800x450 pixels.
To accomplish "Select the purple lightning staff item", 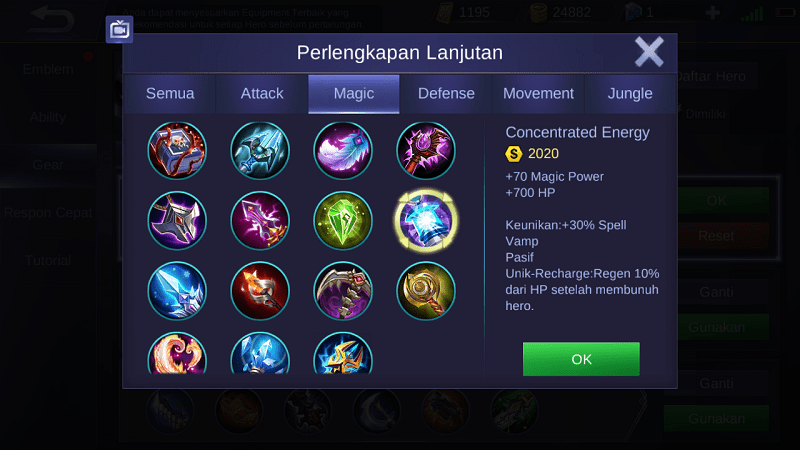I will 260,220.
